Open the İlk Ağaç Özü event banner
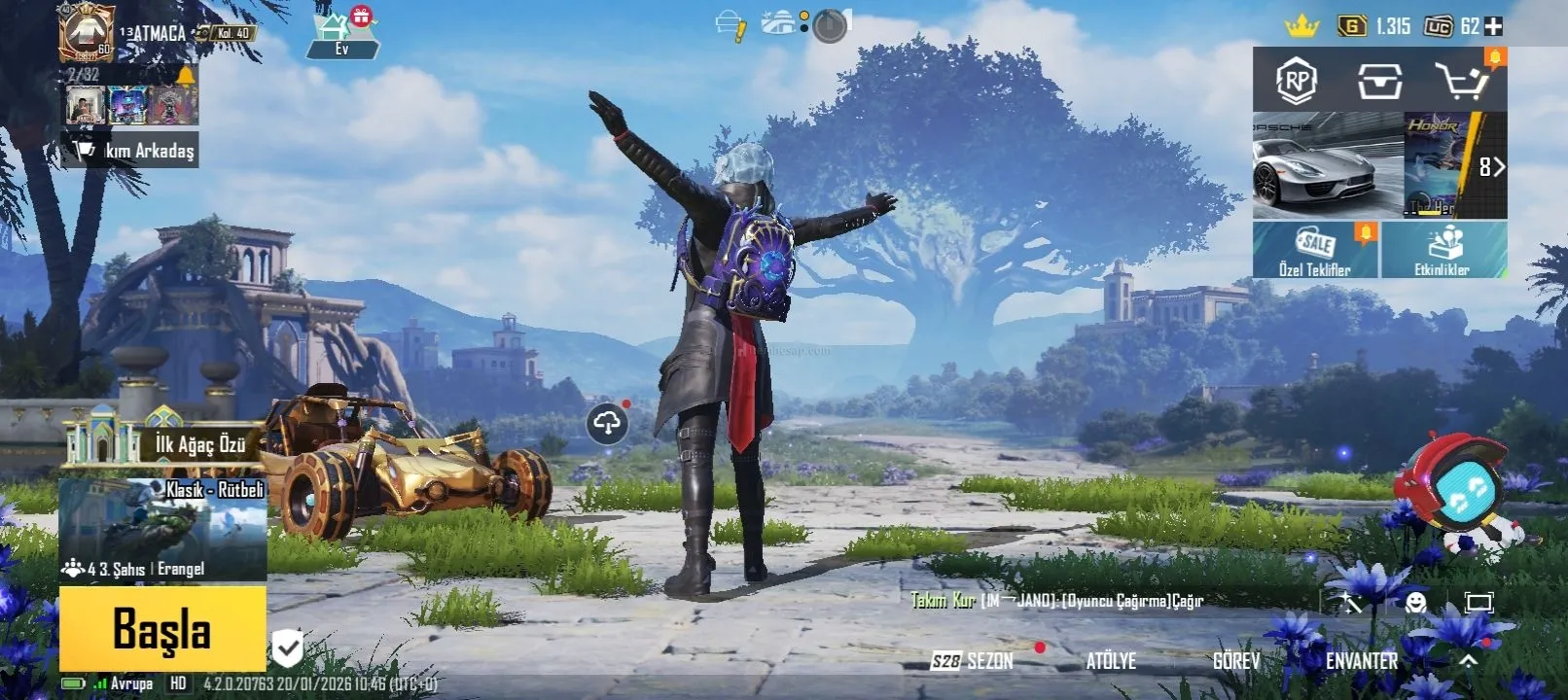The height and width of the screenshot is (700, 1568). pos(165,444)
